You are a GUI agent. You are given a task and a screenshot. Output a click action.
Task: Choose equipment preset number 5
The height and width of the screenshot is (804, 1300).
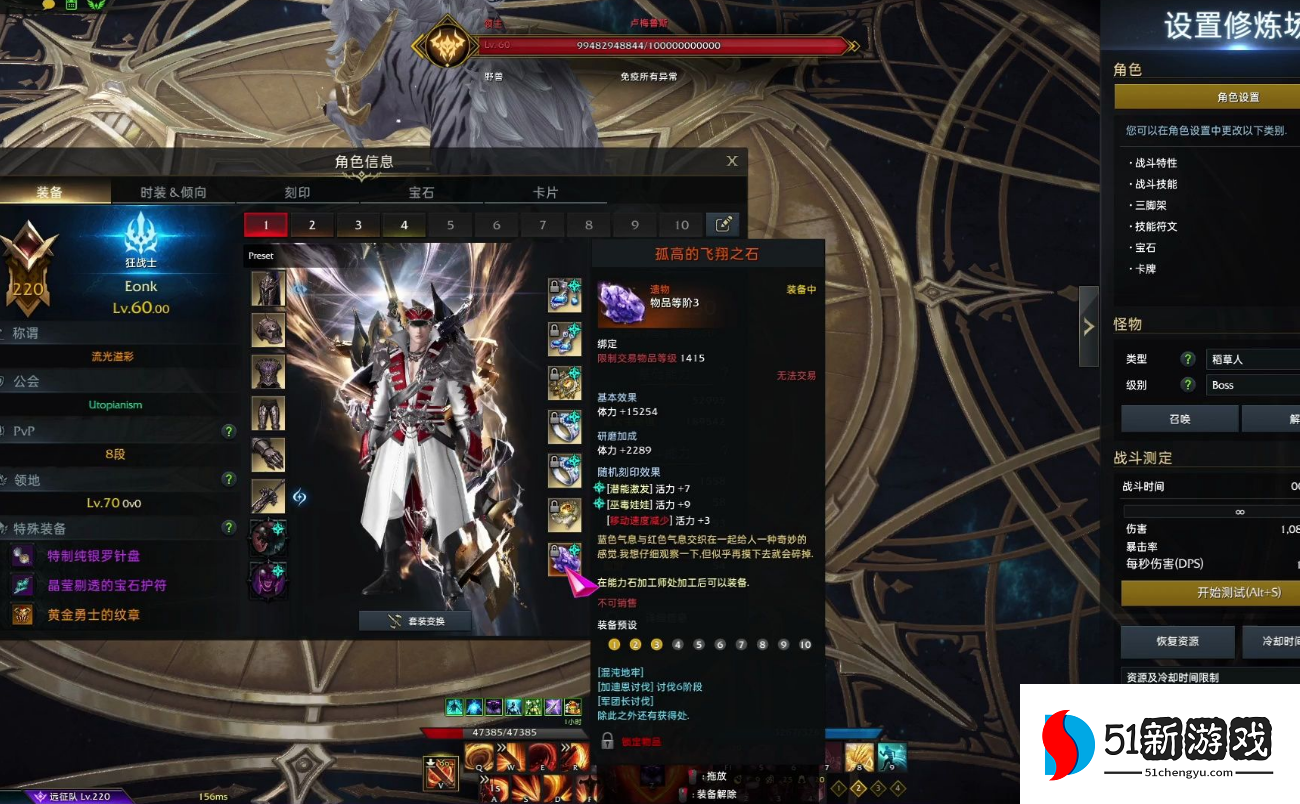[451, 225]
